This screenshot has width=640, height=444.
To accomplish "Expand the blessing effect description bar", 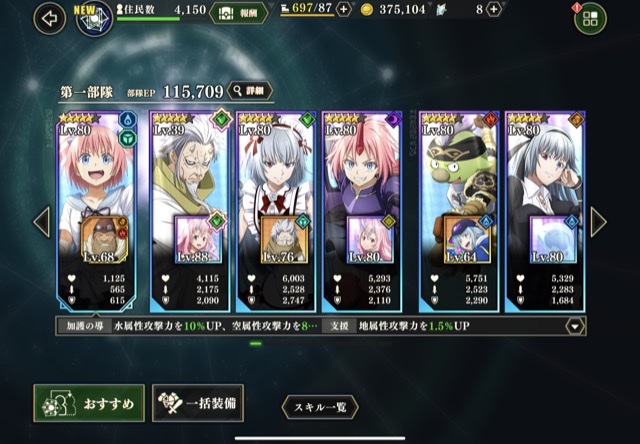I will click(x=575, y=326).
